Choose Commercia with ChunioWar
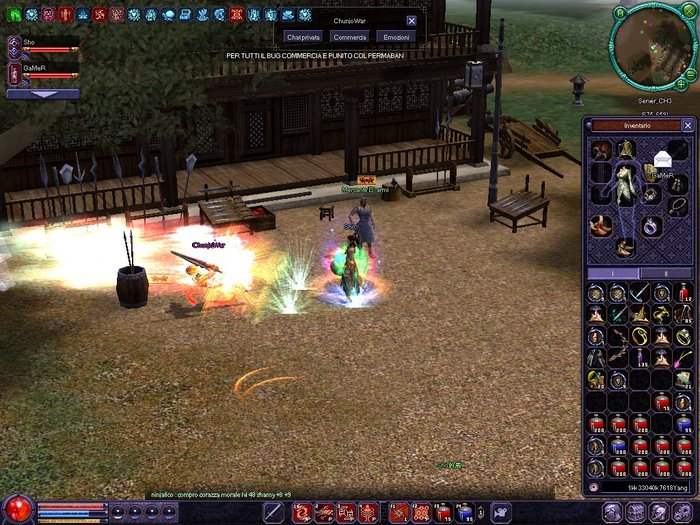This screenshot has height=525, width=700. [350, 37]
